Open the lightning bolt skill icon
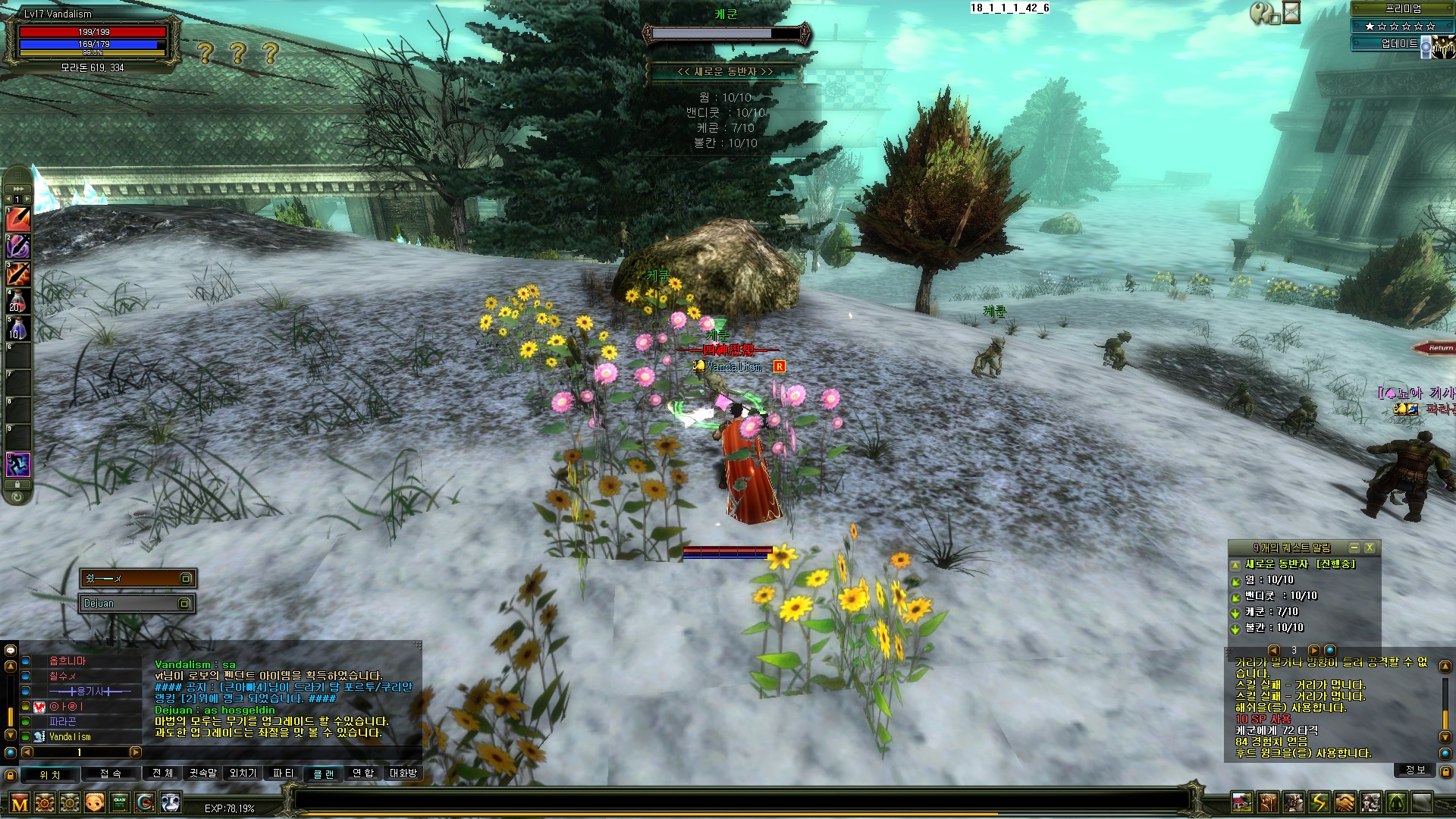This screenshot has height=819, width=1456. click(1319, 802)
